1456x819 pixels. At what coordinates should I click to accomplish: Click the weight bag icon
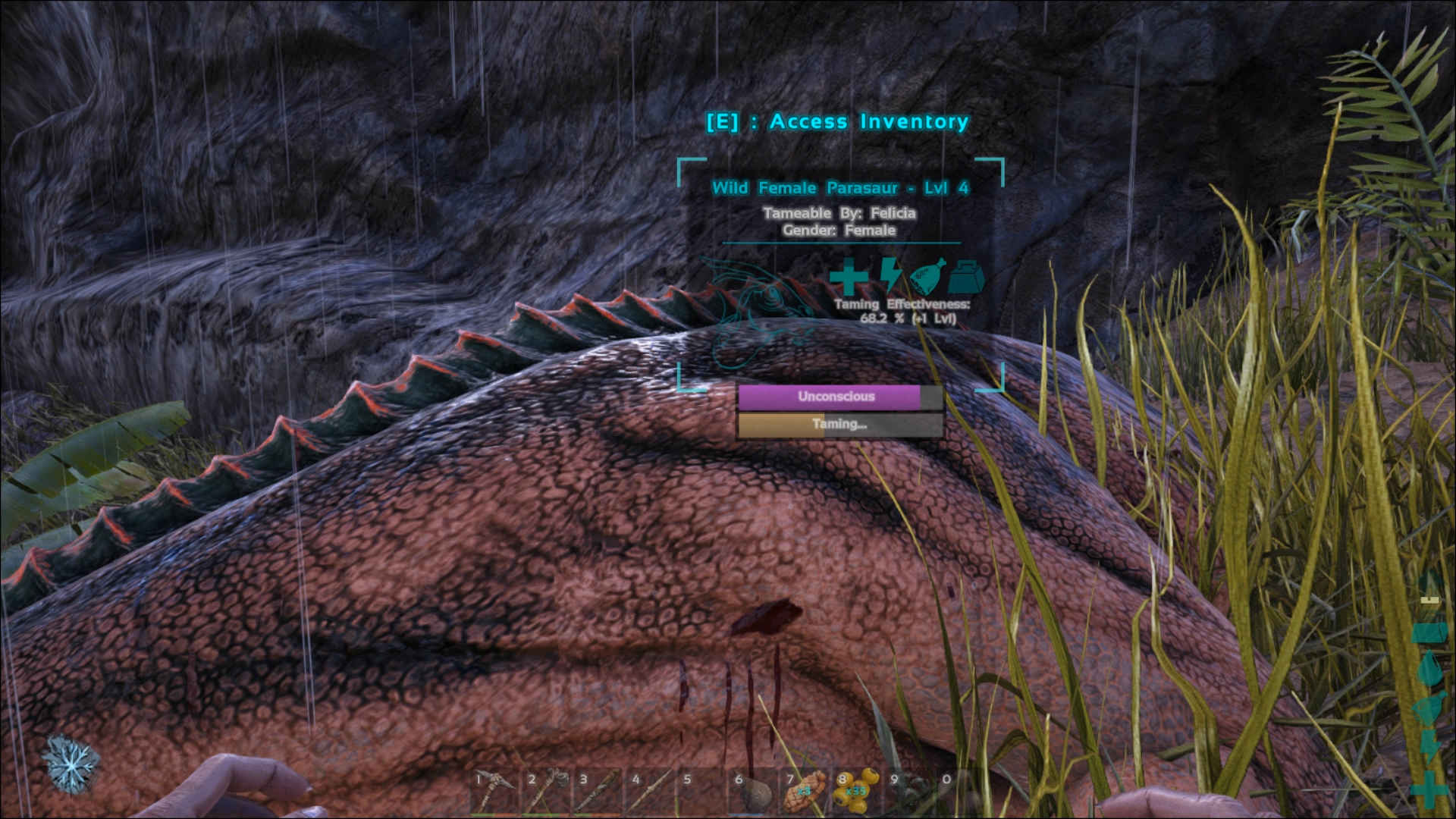pyautogui.click(x=965, y=277)
